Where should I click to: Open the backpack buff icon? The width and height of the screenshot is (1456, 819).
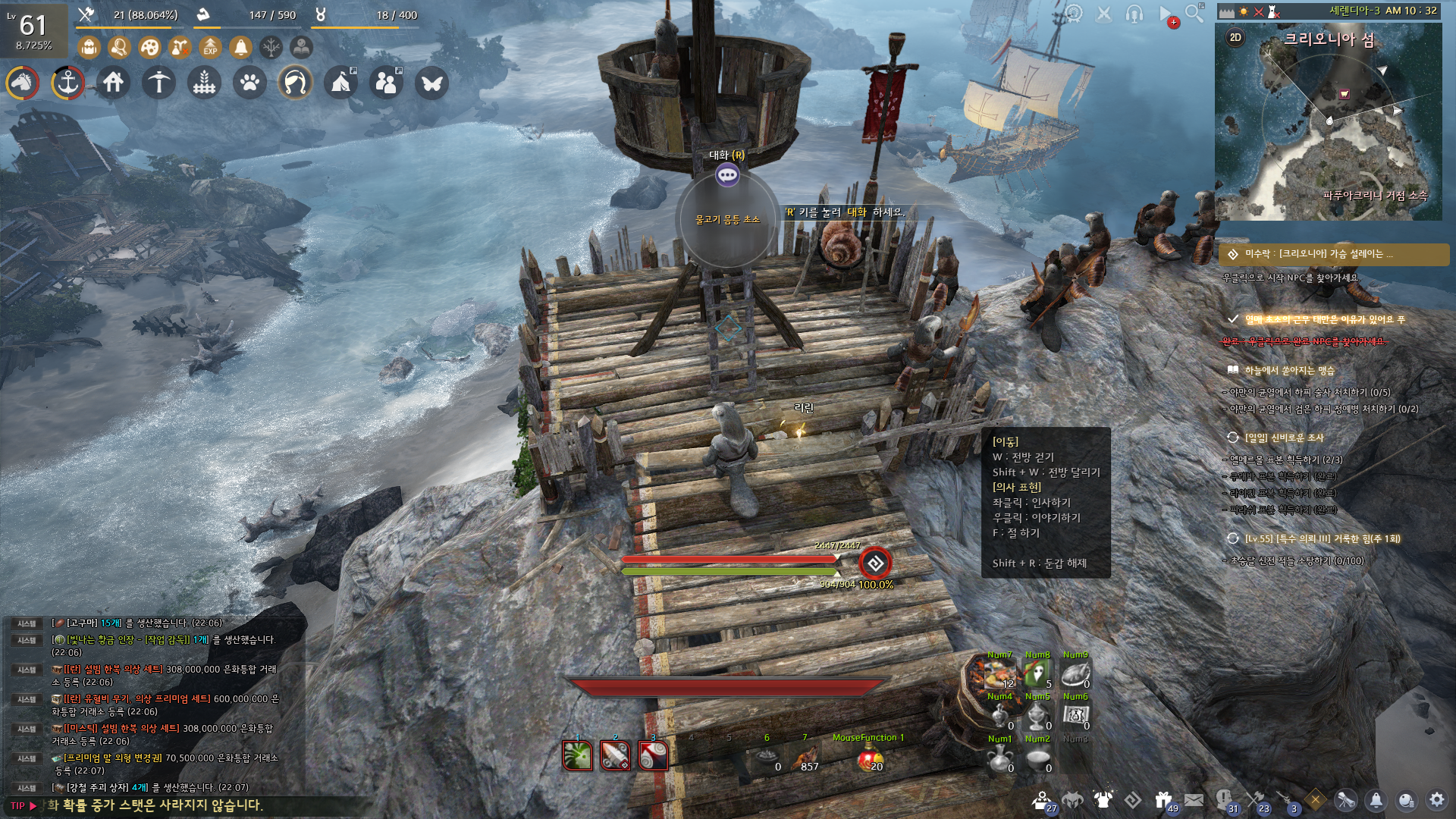point(89,48)
